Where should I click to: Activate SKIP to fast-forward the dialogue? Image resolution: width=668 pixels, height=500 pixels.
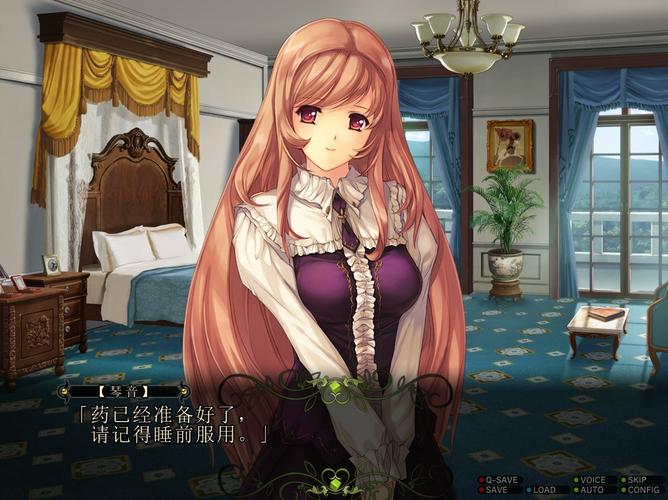[x=638, y=480]
